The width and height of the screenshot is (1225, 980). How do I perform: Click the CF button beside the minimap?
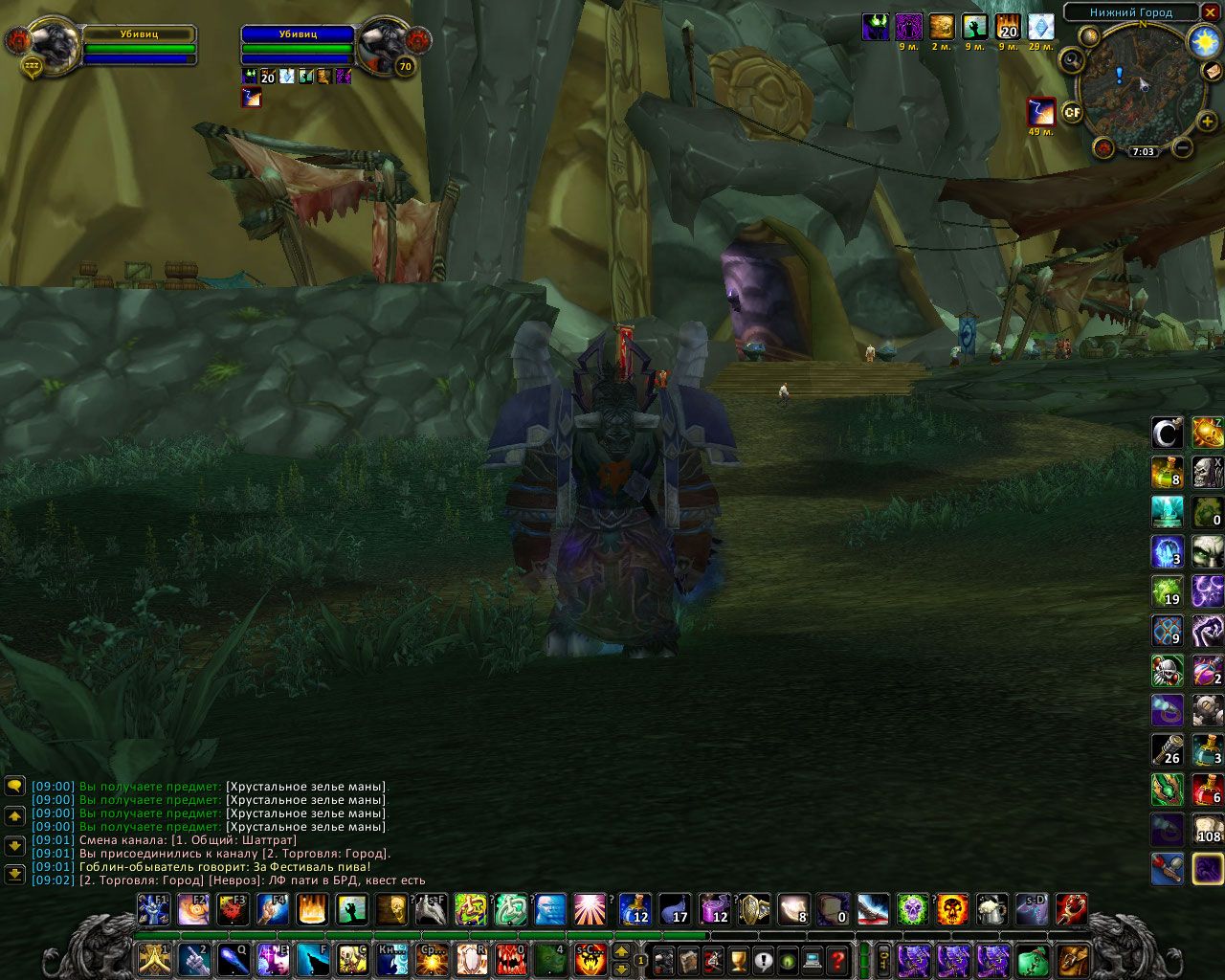1073,112
